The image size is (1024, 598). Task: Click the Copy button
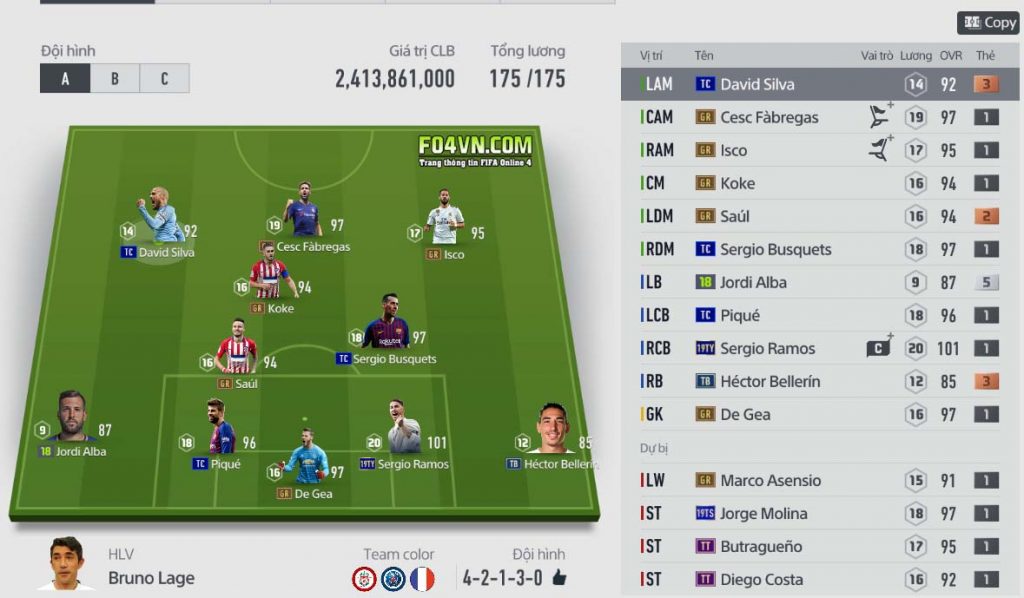click(988, 22)
